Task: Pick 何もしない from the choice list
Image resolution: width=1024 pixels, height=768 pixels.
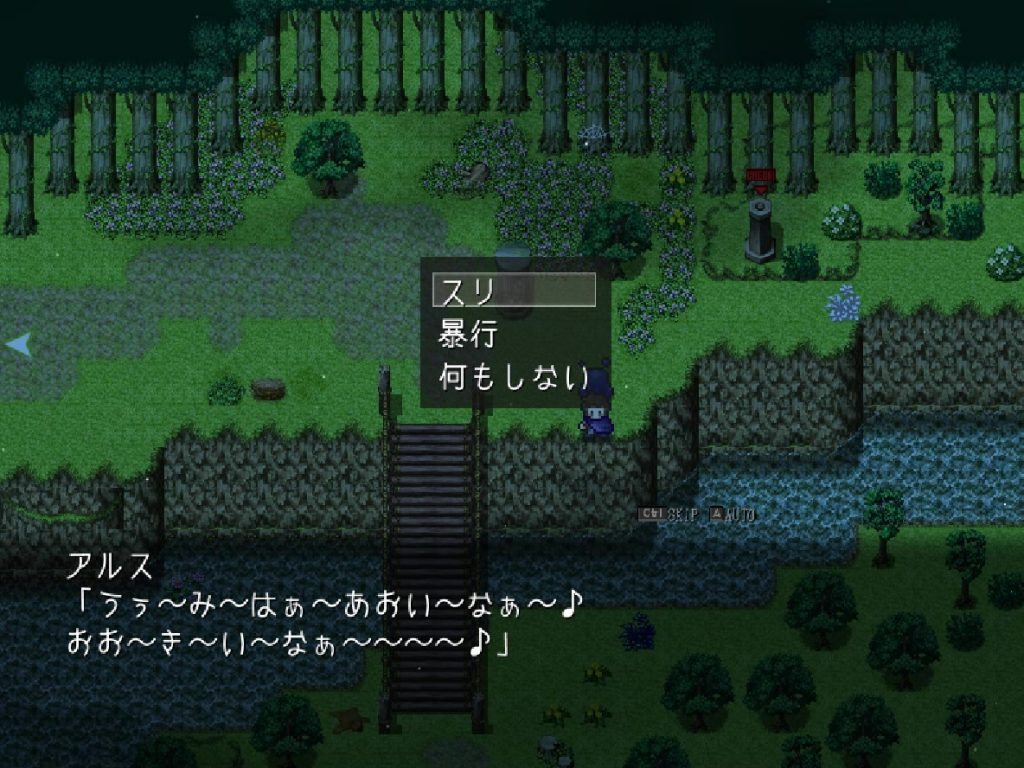Action: point(514,377)
